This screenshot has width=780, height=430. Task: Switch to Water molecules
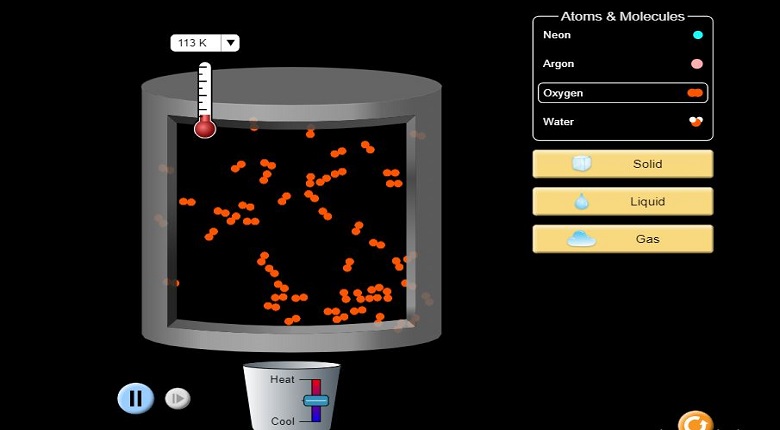pyautogui.click(x=622, y=122)
